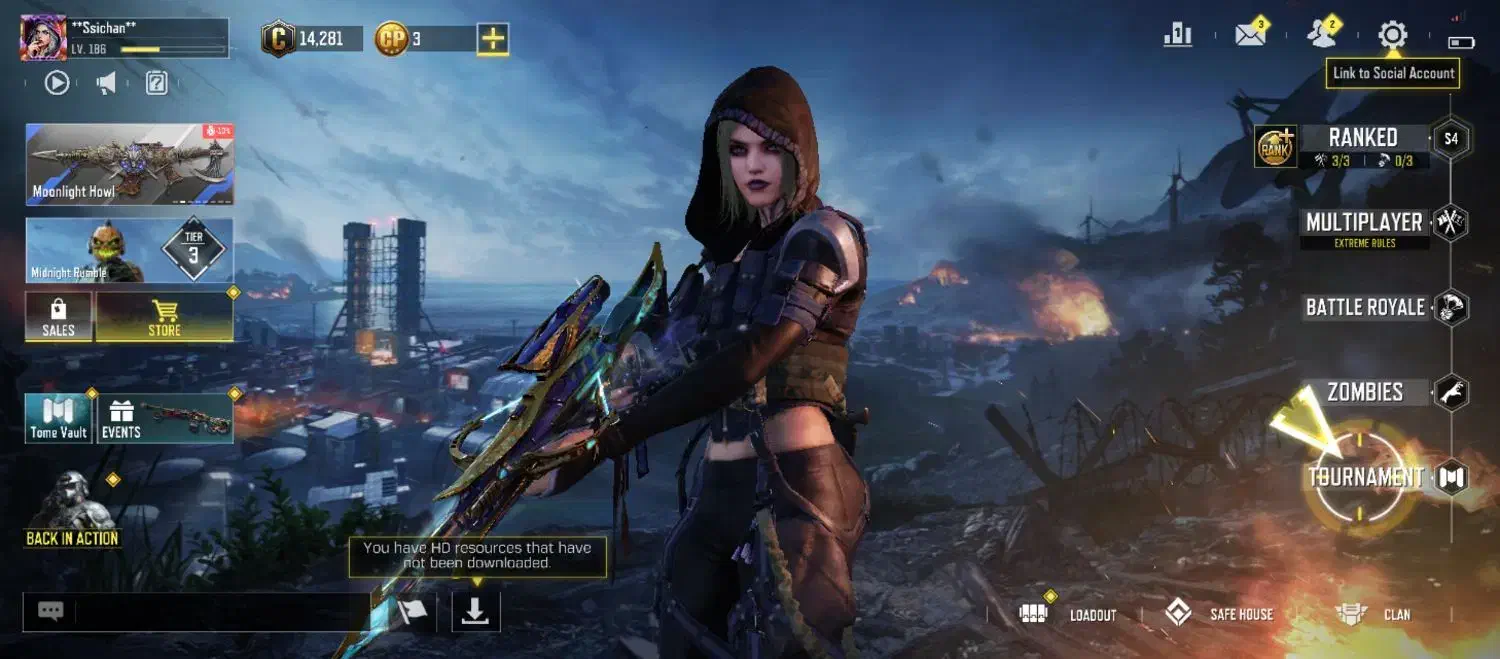This screenshot has height=659, width=1500.
Task: Open the friends list icon
Action: point(1322,35)
